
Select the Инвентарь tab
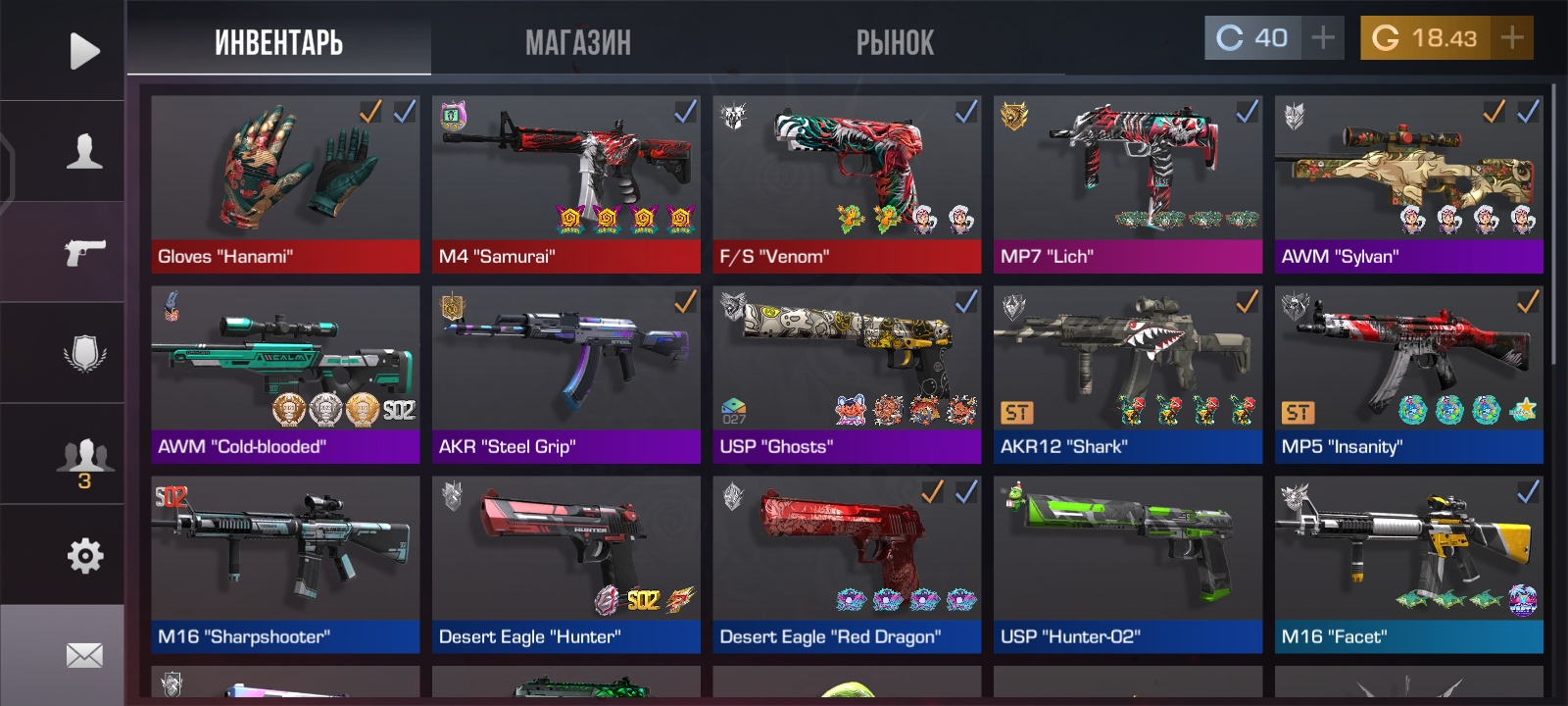(278, 43)
